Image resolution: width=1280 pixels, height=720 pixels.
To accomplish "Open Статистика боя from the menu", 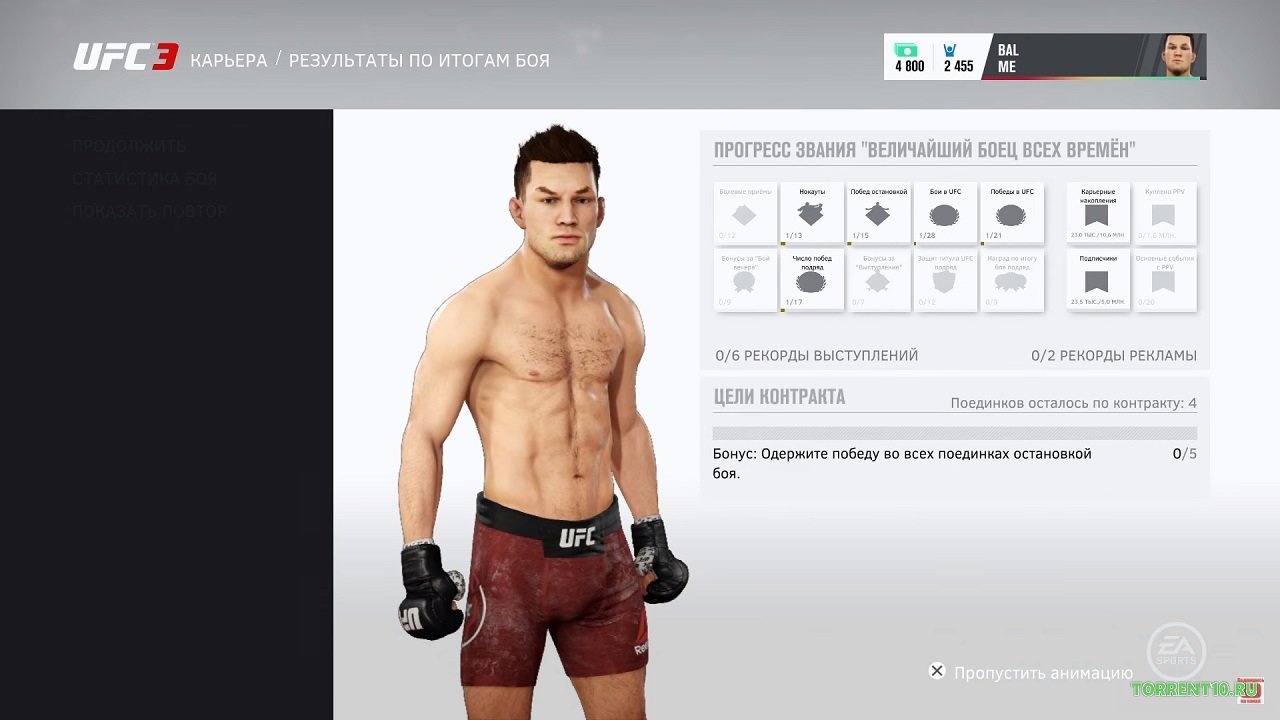I will [x=144, y=179].
